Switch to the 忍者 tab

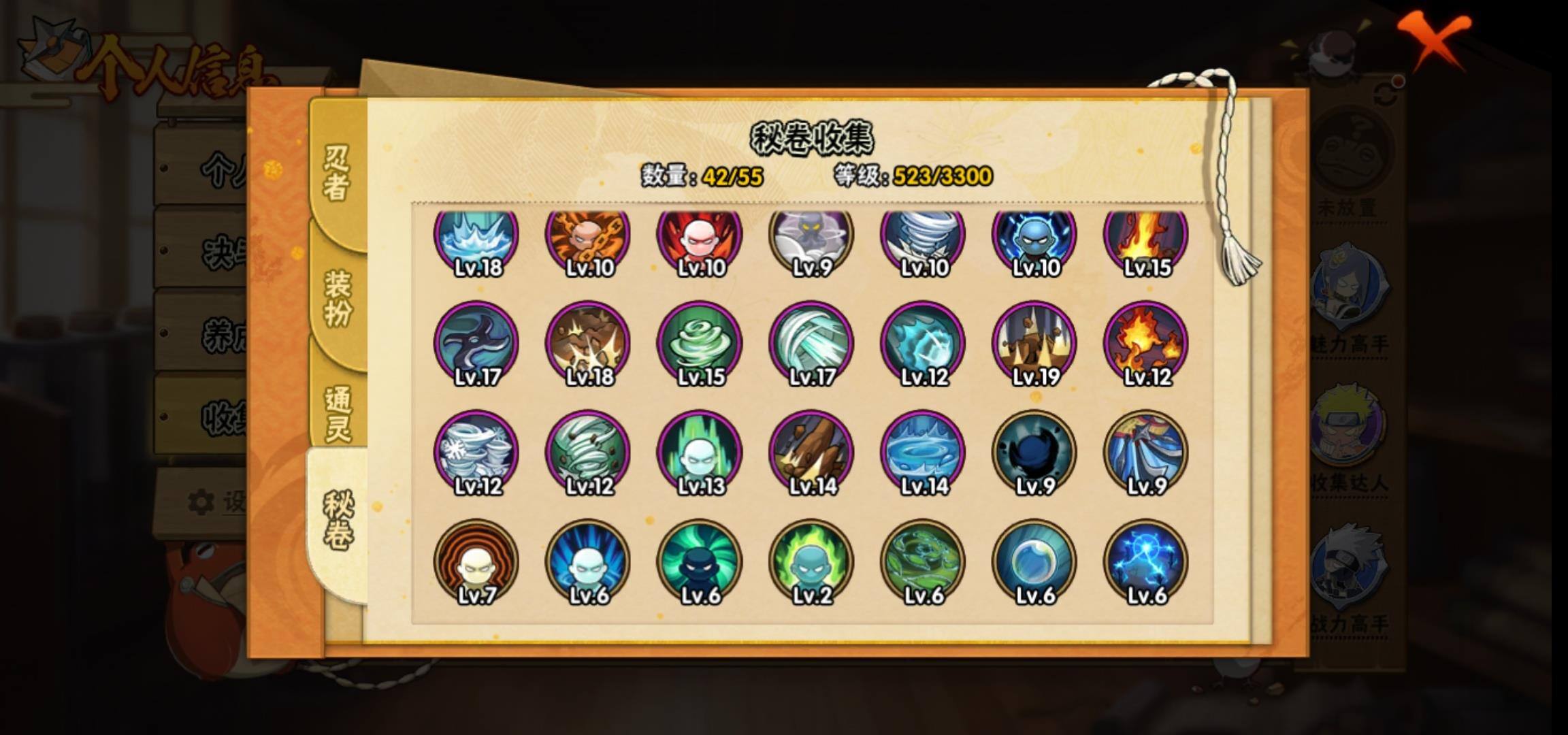(337, 174)
